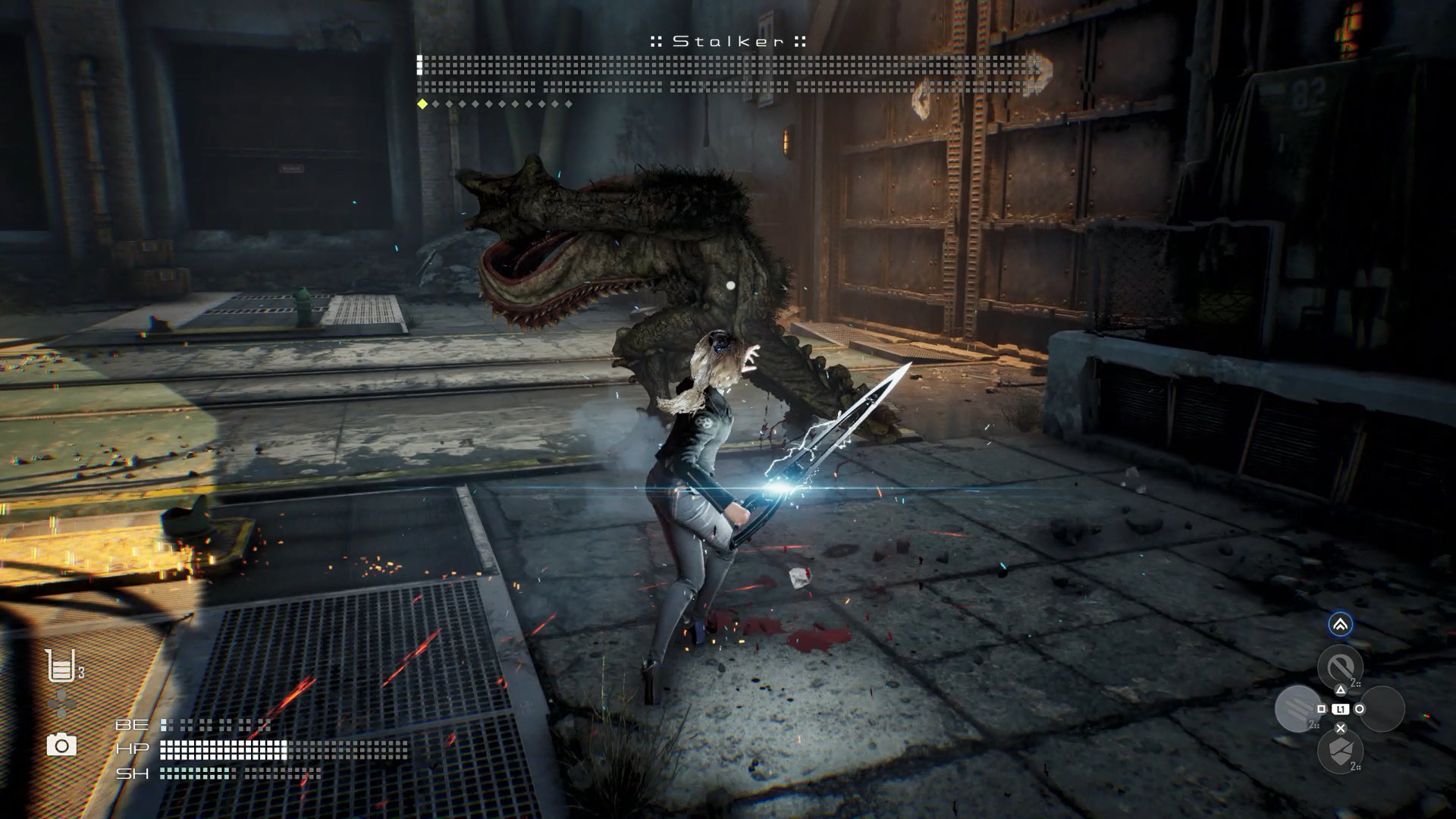Trigger the top slash Beta skill
1456x819 pixels.
point(1340,667)
